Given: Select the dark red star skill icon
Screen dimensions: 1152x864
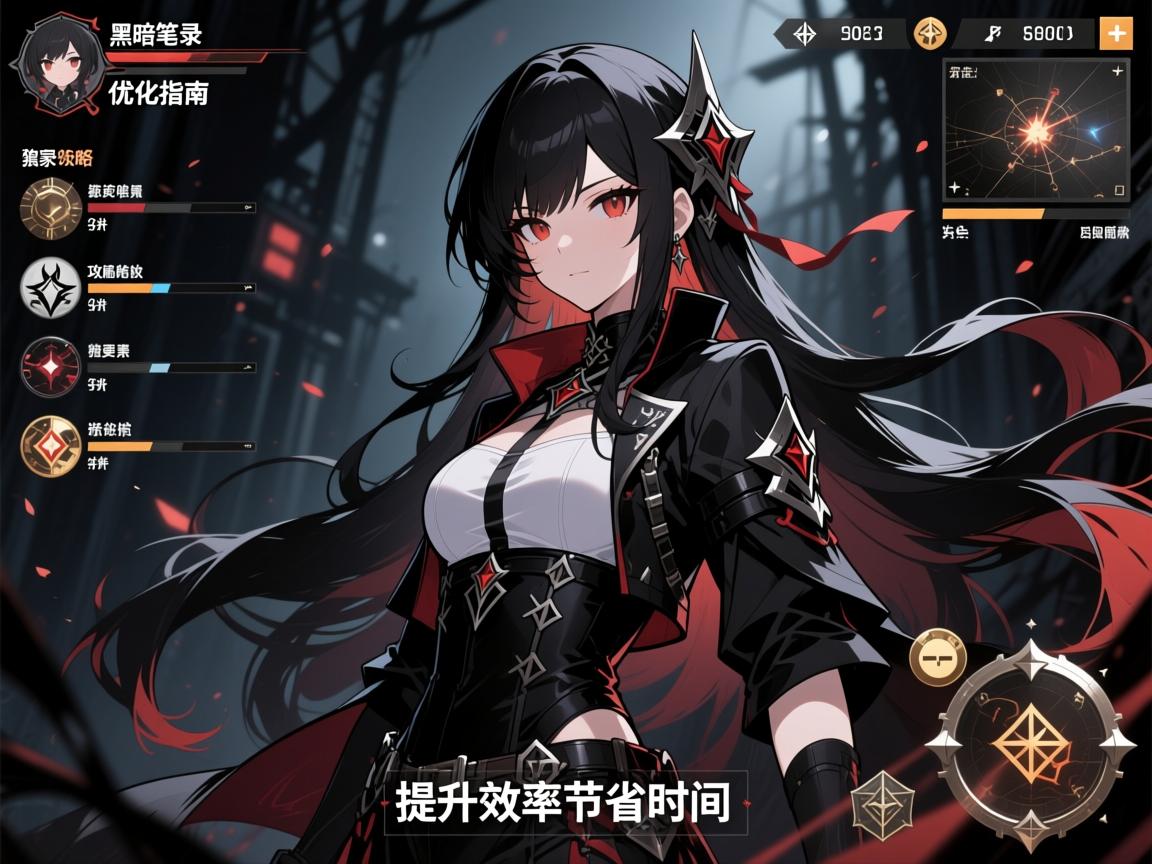Looking at the screenshot, I should coord(50,367).
